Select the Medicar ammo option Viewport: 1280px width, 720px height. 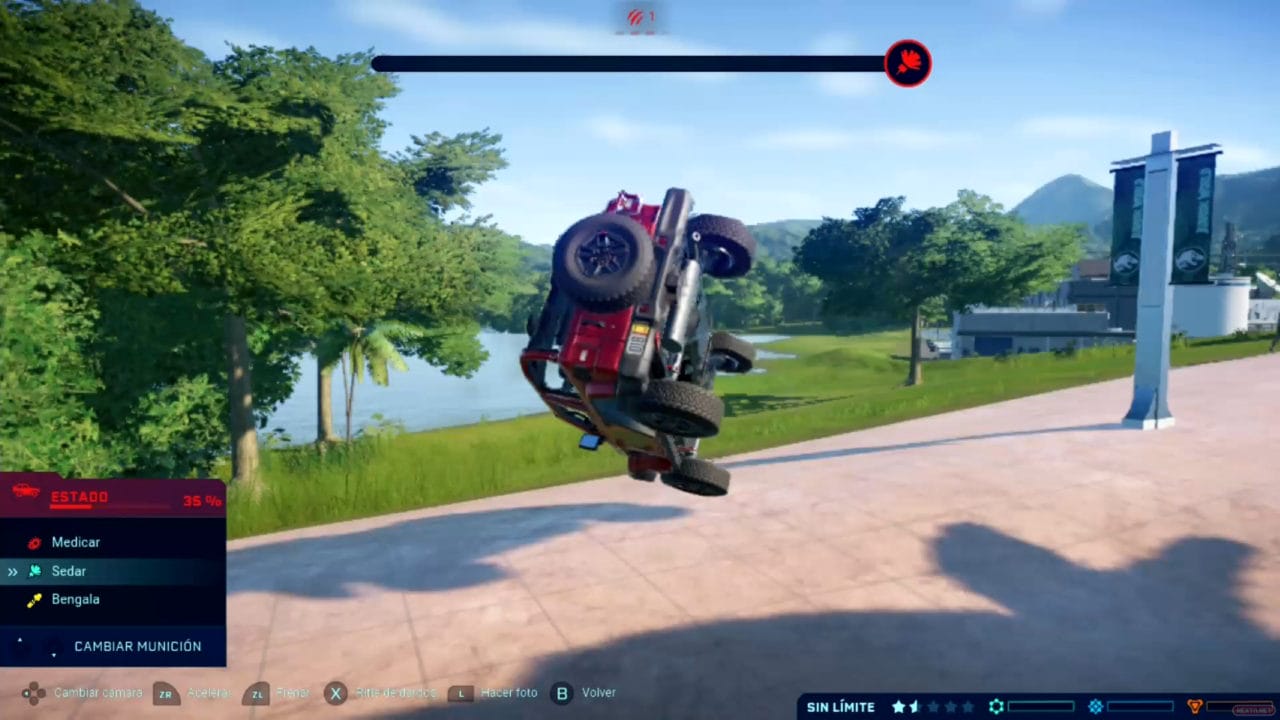click(75, 542)
